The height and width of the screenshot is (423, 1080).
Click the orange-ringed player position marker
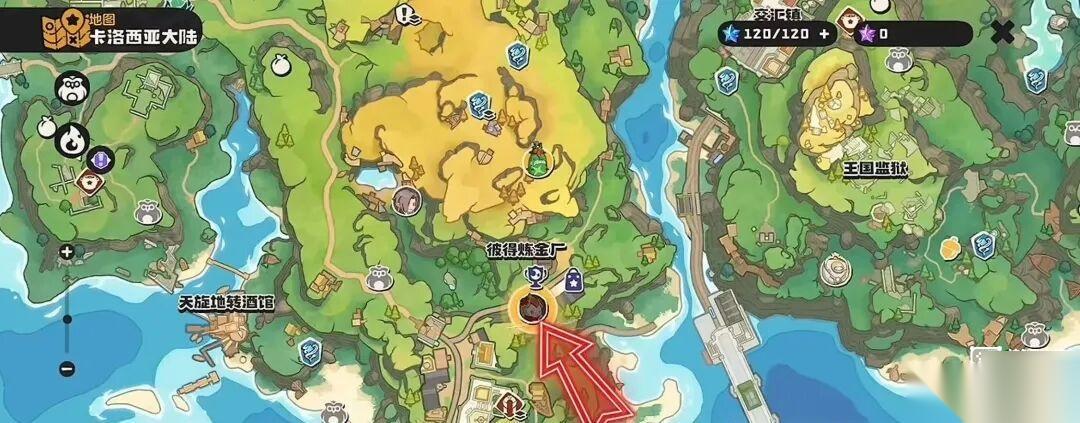tap(532, 308)
